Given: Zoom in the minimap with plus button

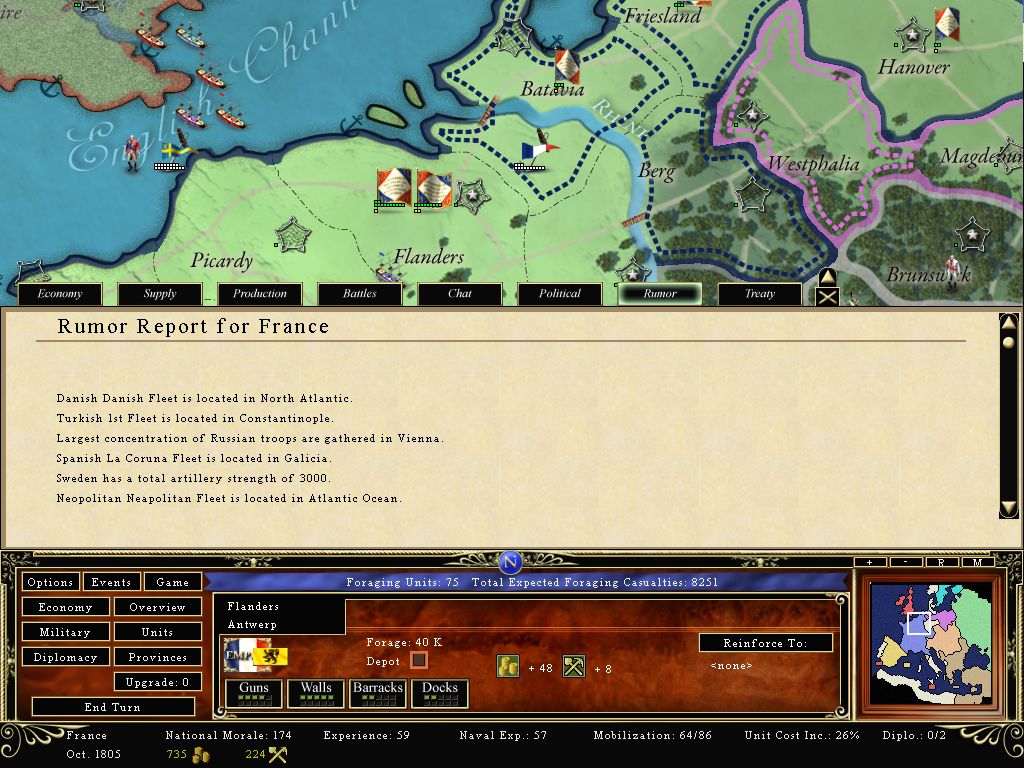Looking at the screenshot, I should pos(870,563).
